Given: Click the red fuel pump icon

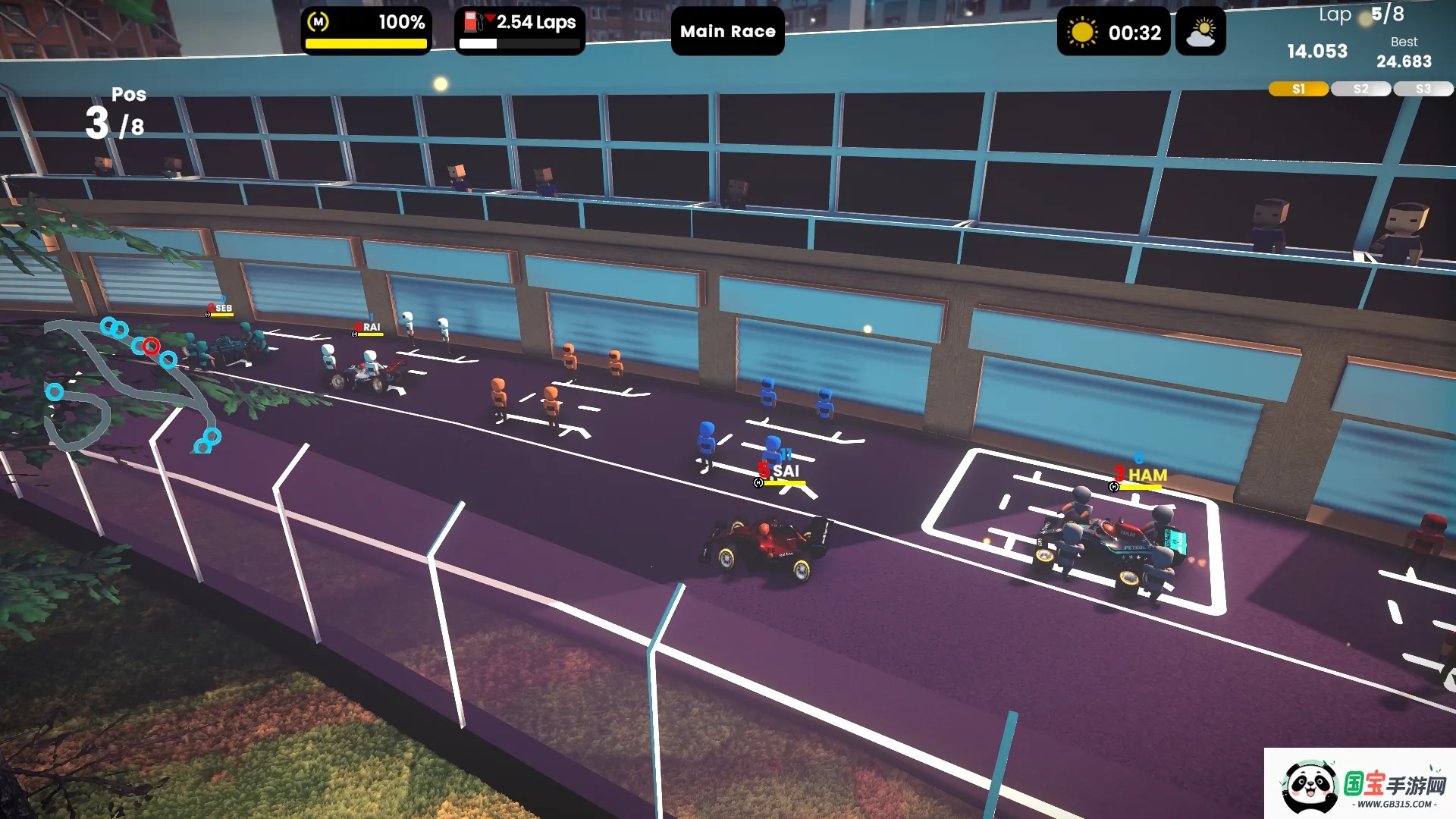Looking at the screenshot, I should click(473, 22).
